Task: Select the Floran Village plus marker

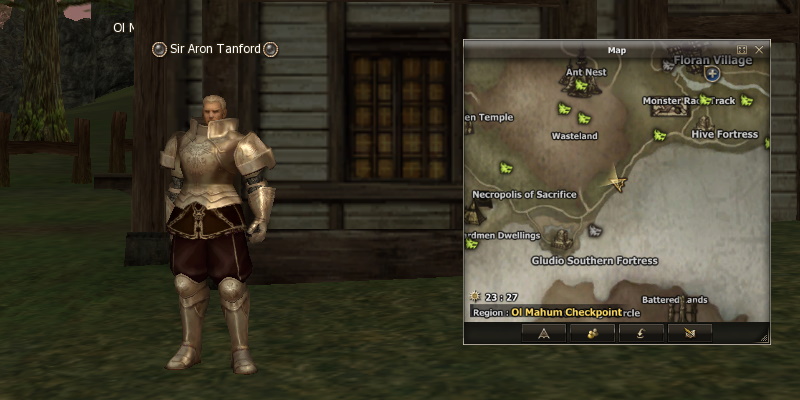Action: [x=712, y=74]
